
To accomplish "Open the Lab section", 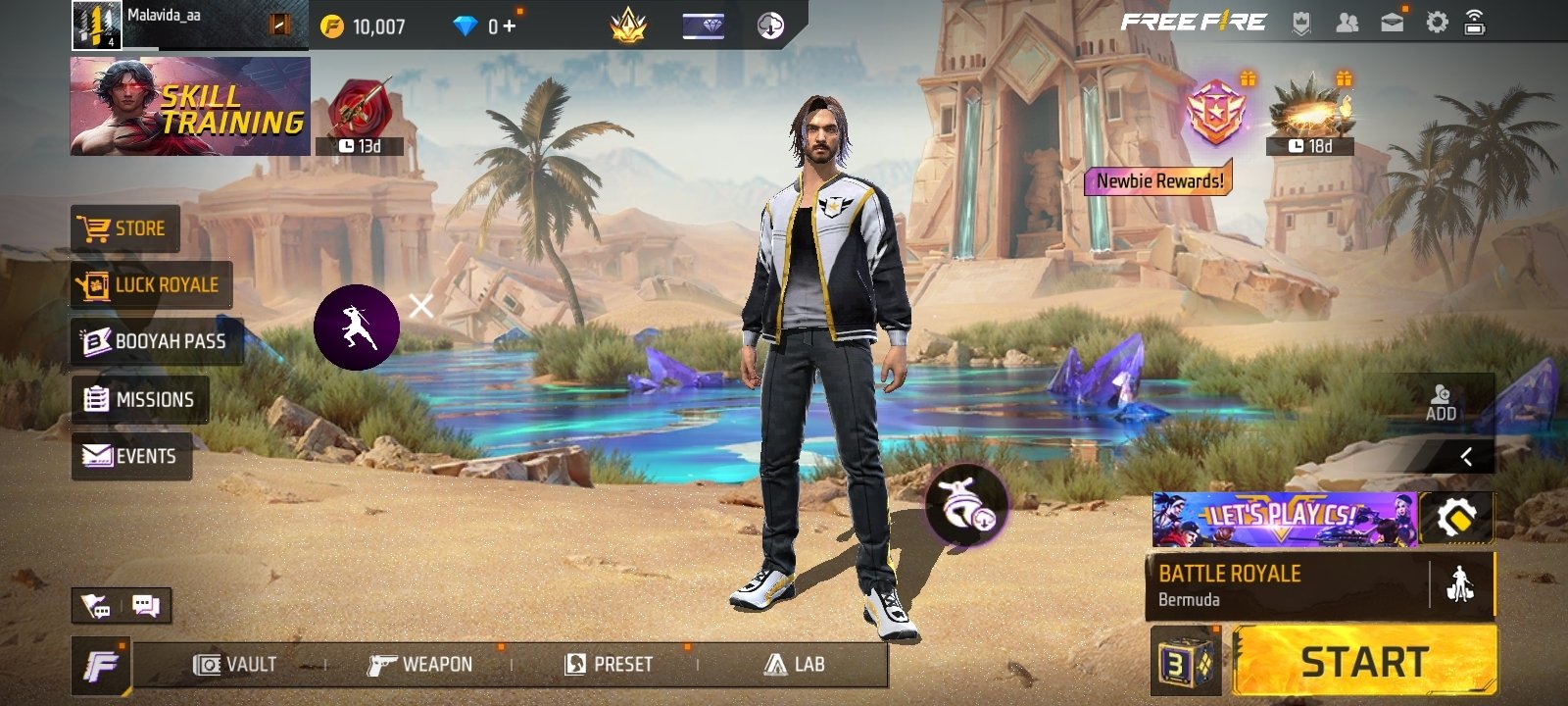I will pos(794,665).
